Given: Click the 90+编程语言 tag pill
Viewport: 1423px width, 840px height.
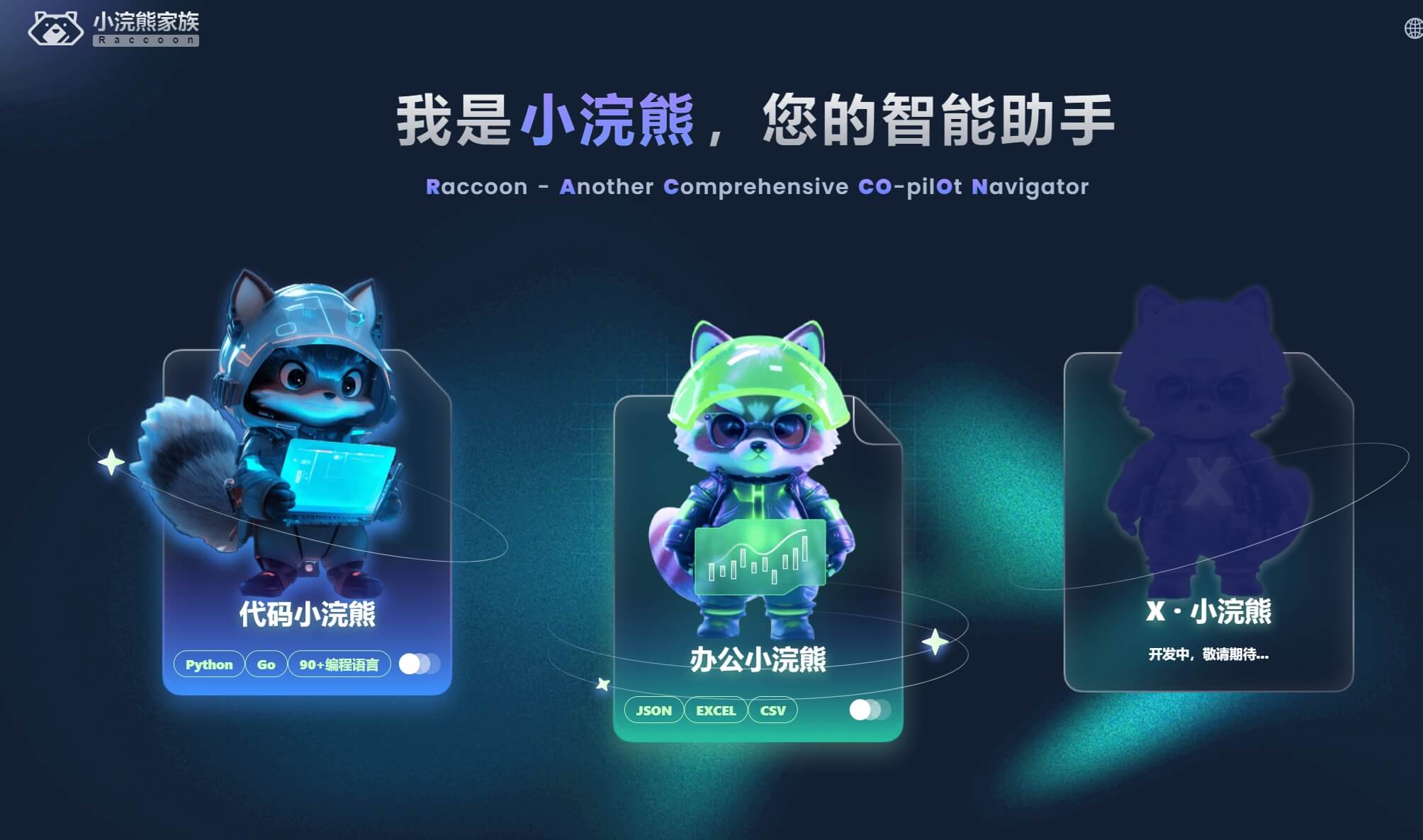Looking at the screenshot, I should coord(341,664).
